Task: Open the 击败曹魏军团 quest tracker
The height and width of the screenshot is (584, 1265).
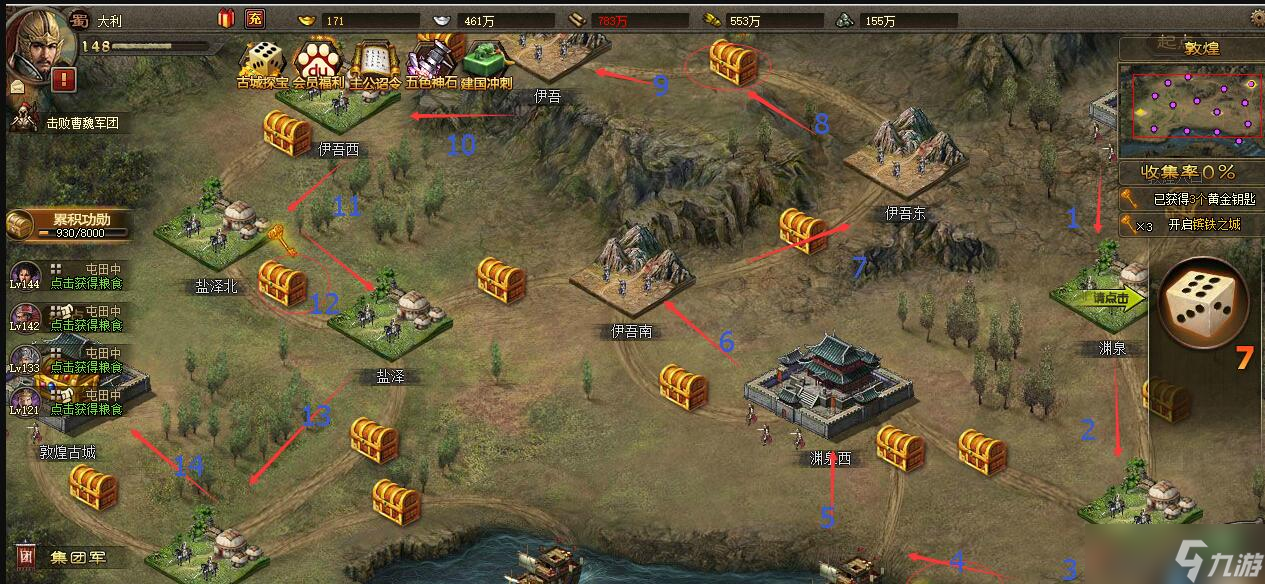Action: tap(70, 123)
